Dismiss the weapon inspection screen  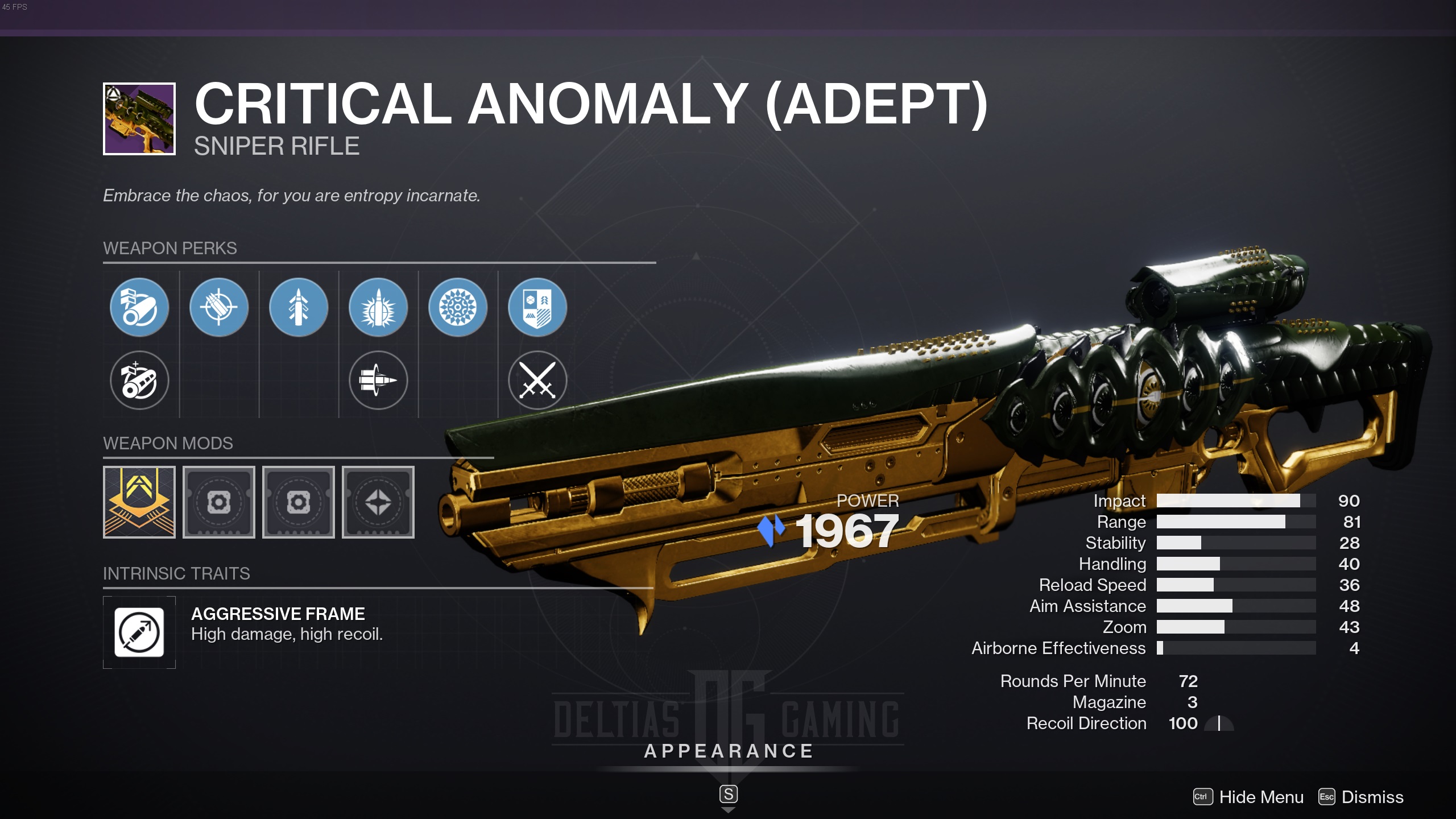point(1361,797)
